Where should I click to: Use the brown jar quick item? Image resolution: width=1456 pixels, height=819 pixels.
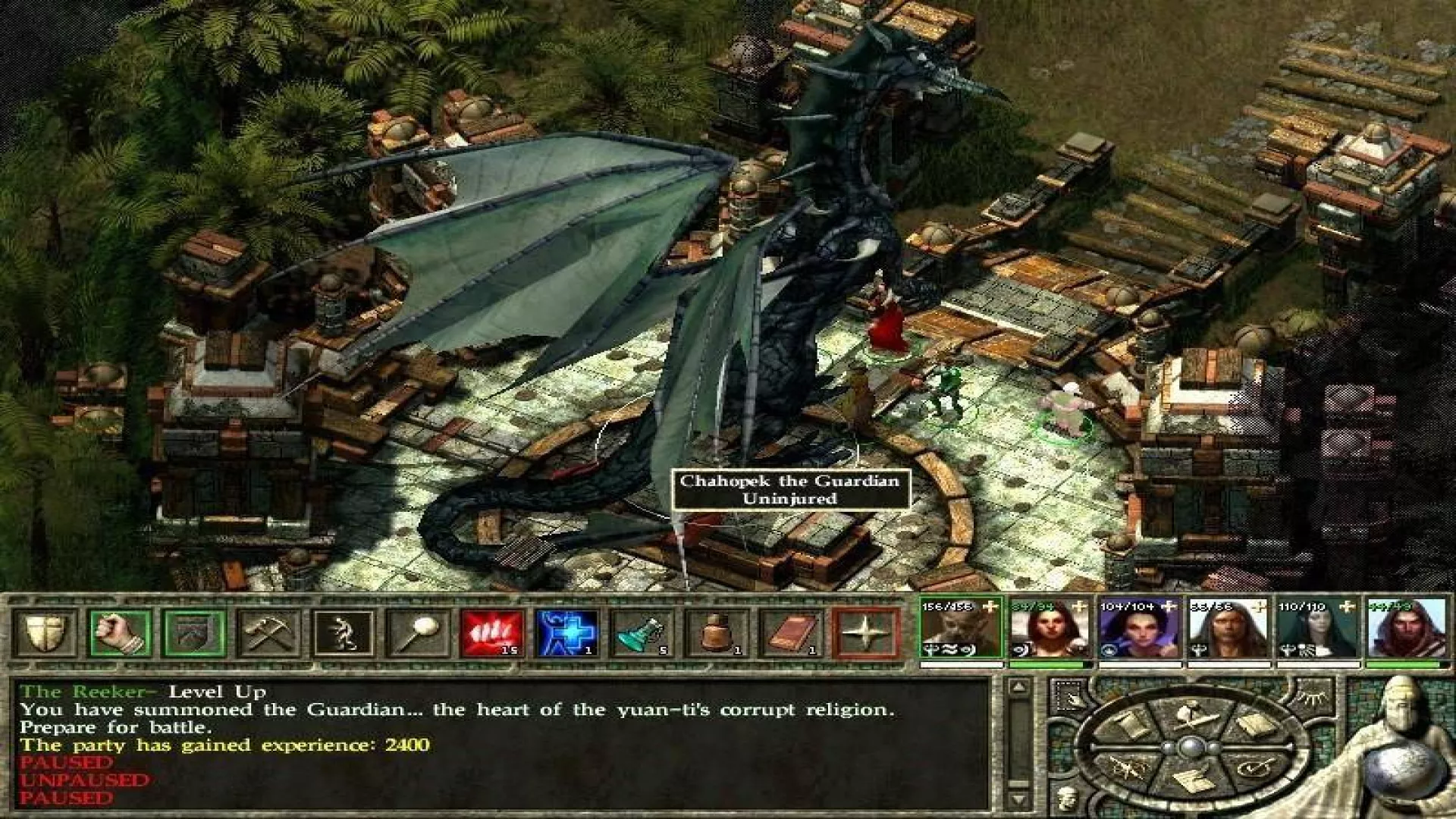[x=715, y=632]
